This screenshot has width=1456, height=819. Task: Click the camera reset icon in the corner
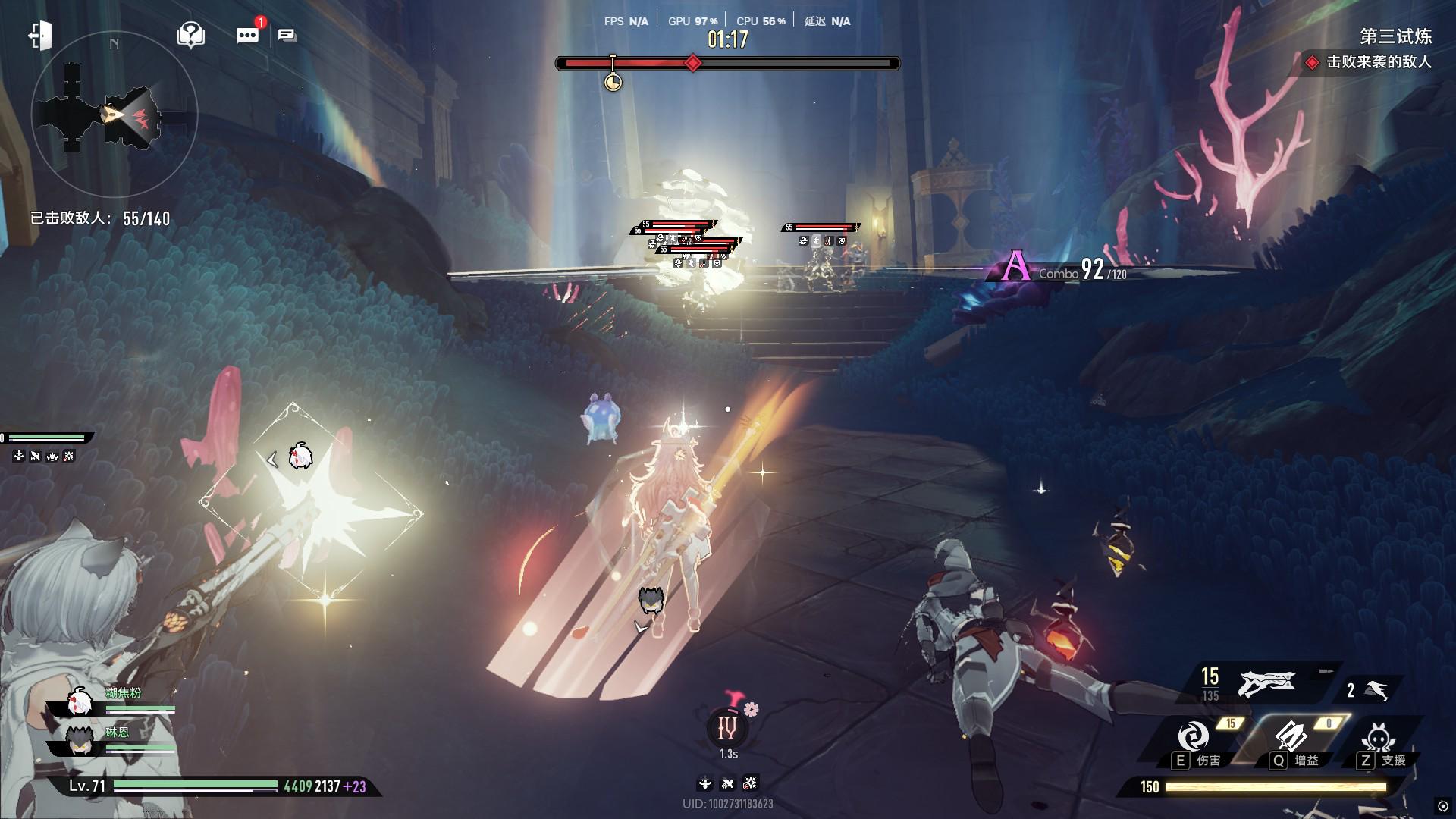coord(1442,806)
